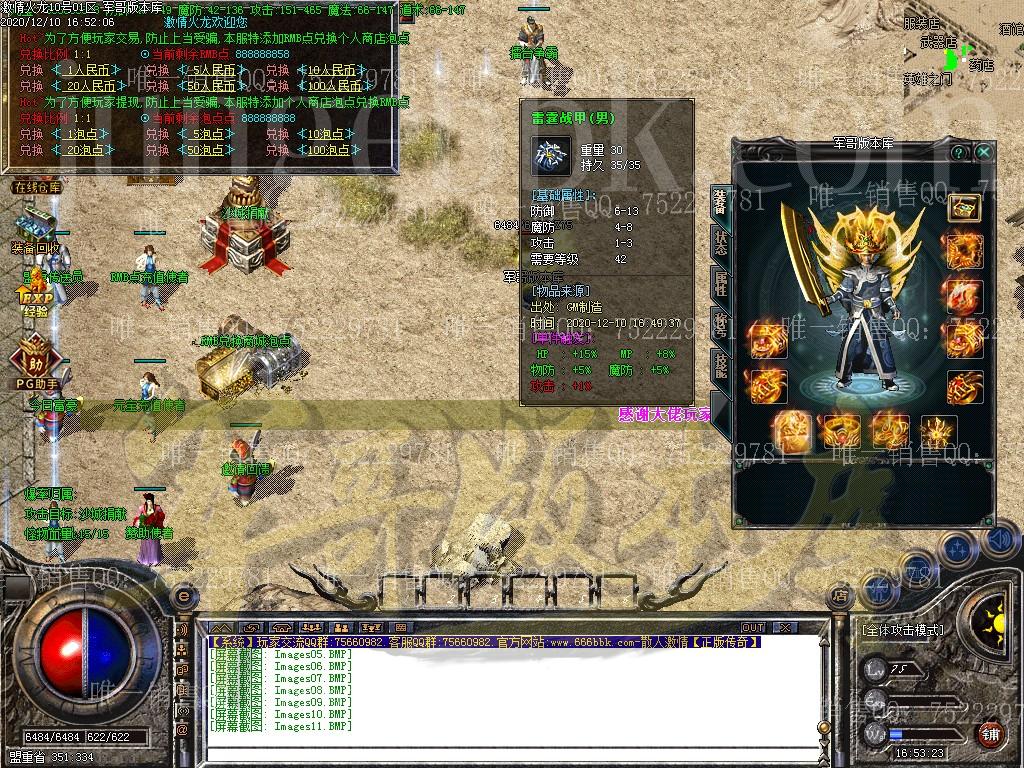The image size is (1024, 768).
Task: Click the treasure chest slot in the equipment panel
Action: click(x=965, y=208)
